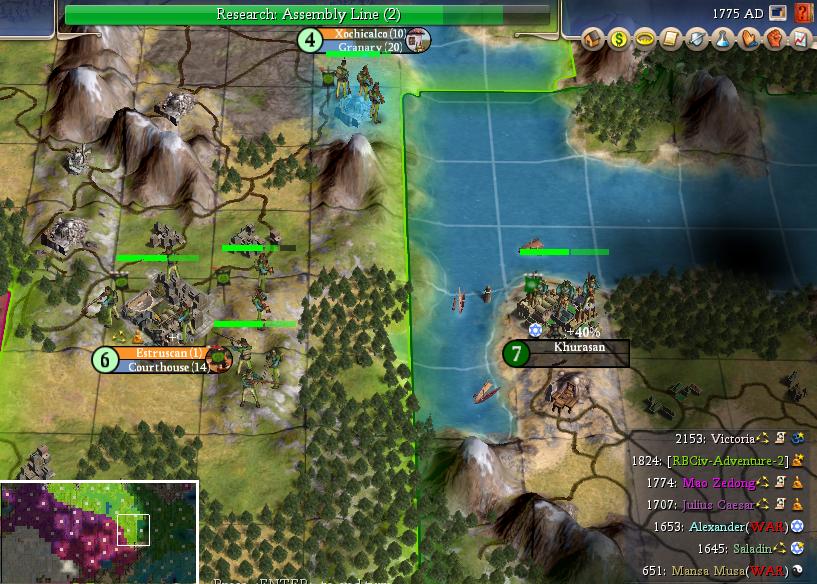
Task: Open the Civilopedia question mark book
Action: coord(803,14)
